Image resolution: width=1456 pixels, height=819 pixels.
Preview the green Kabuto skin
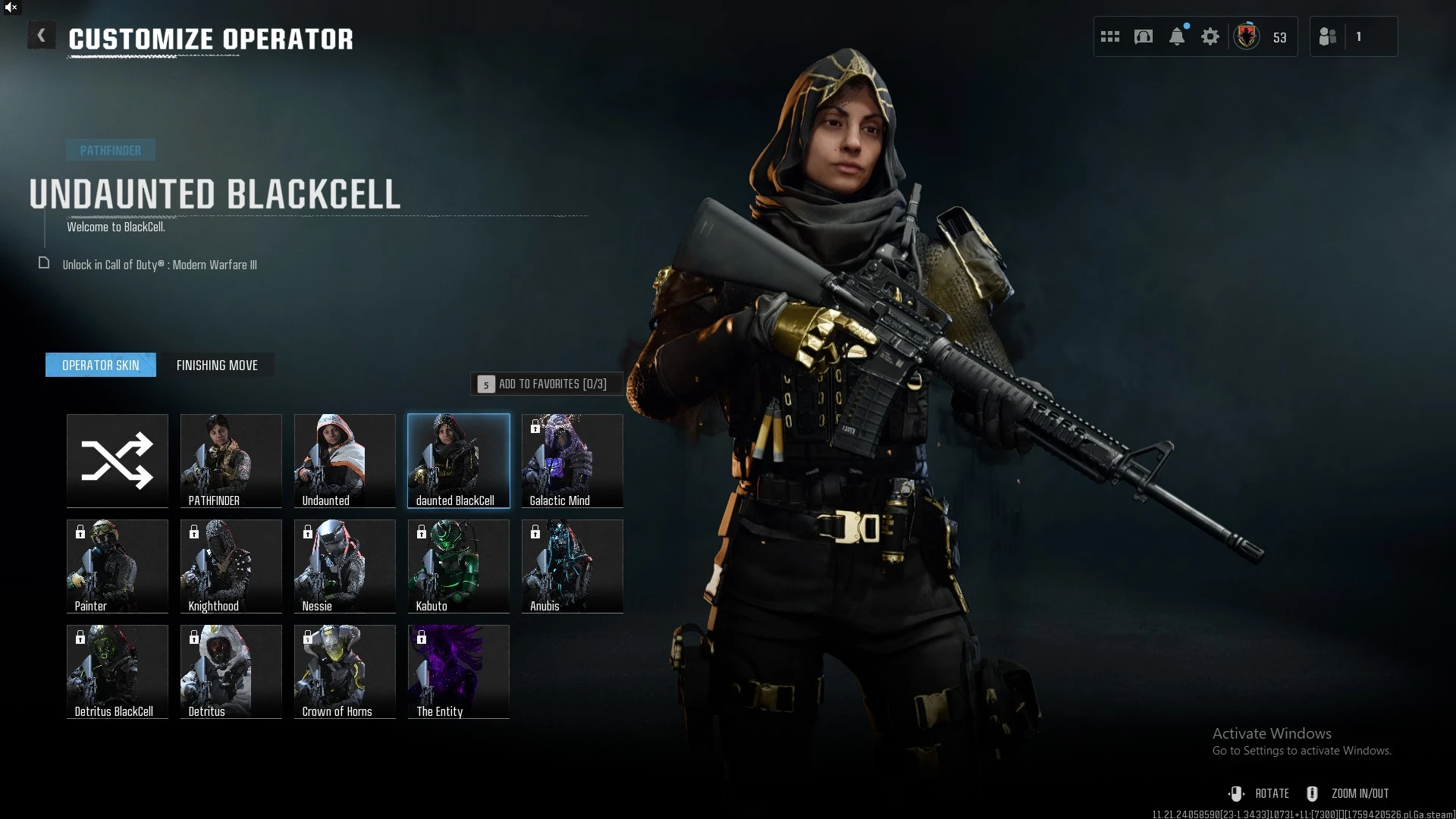[459, 566]
